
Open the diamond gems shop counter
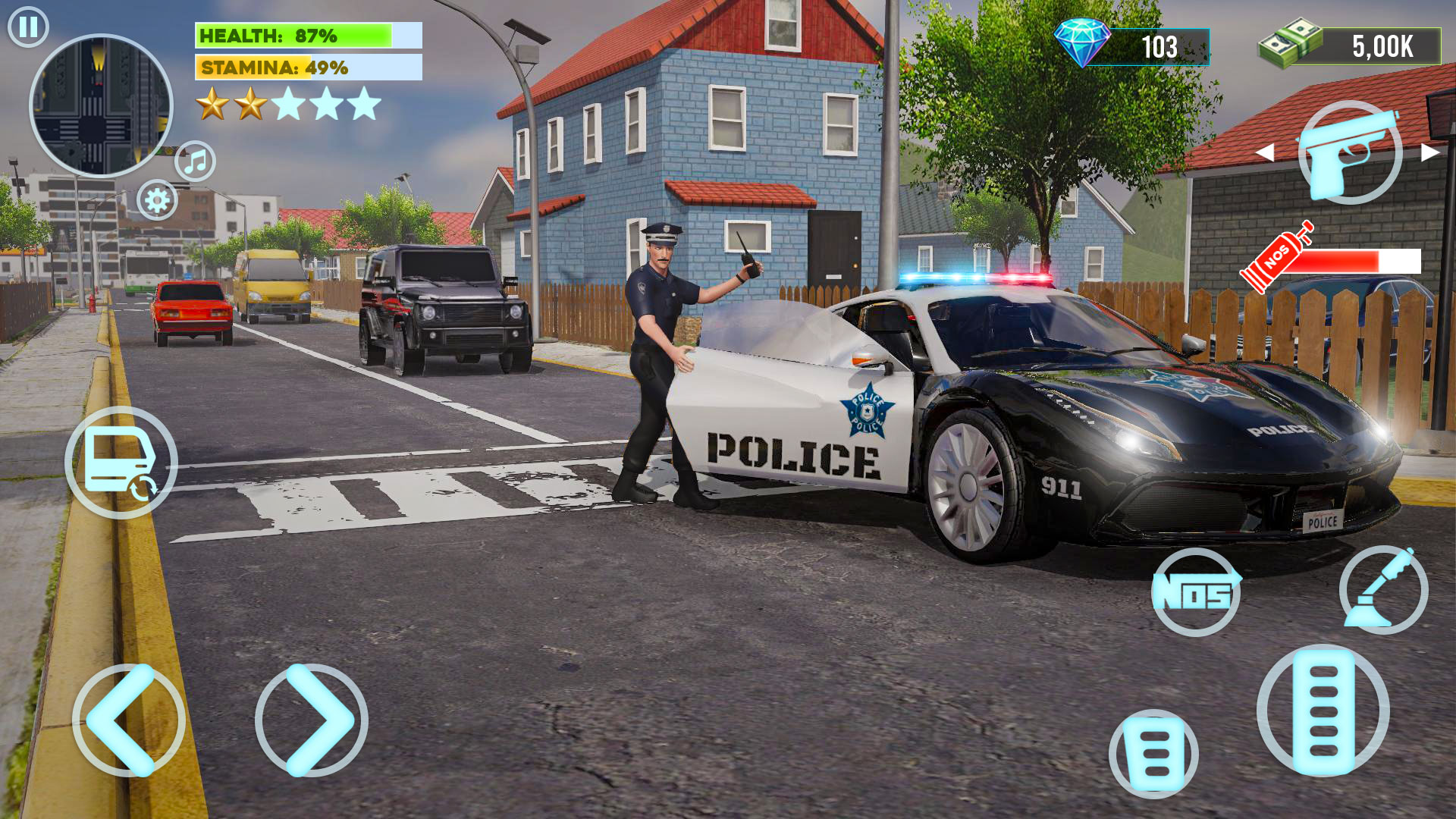pos(1131,46)
